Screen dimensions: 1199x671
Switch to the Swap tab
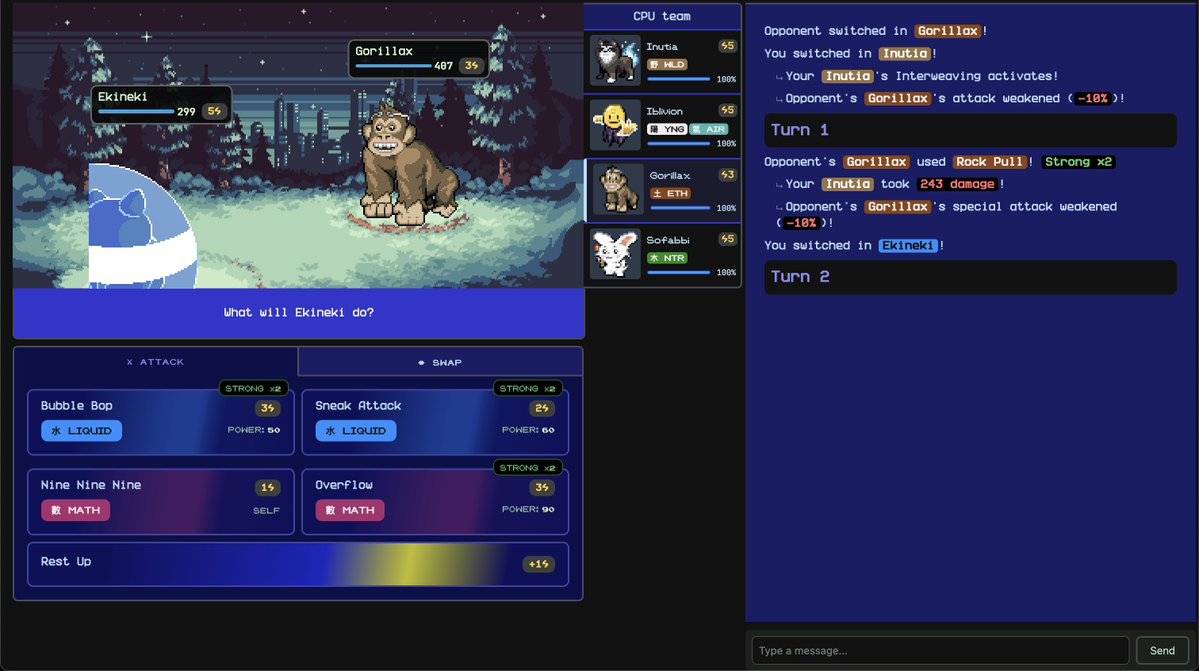(x=440, y=362)
